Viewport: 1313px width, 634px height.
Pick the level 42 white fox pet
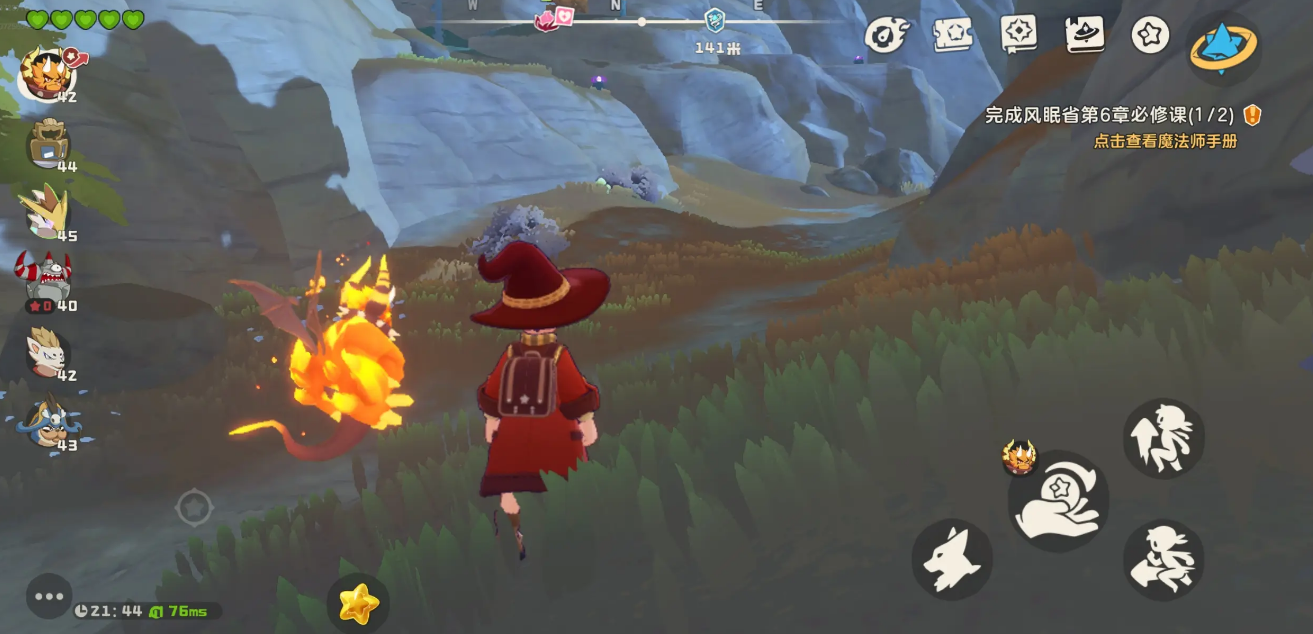tap(47, 351)
